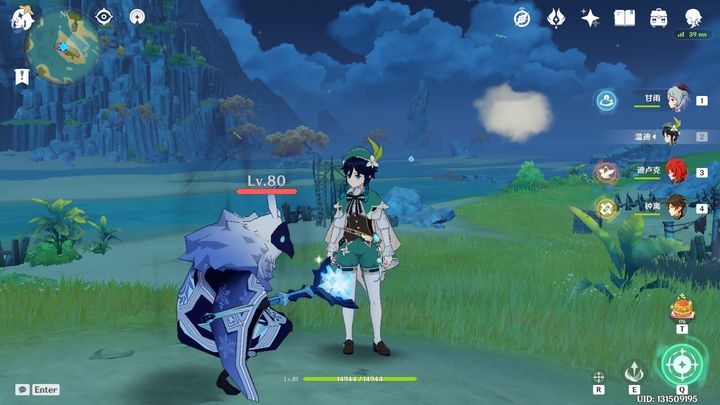Open the circular minimap
720x405 pixels.
point(62,42)
